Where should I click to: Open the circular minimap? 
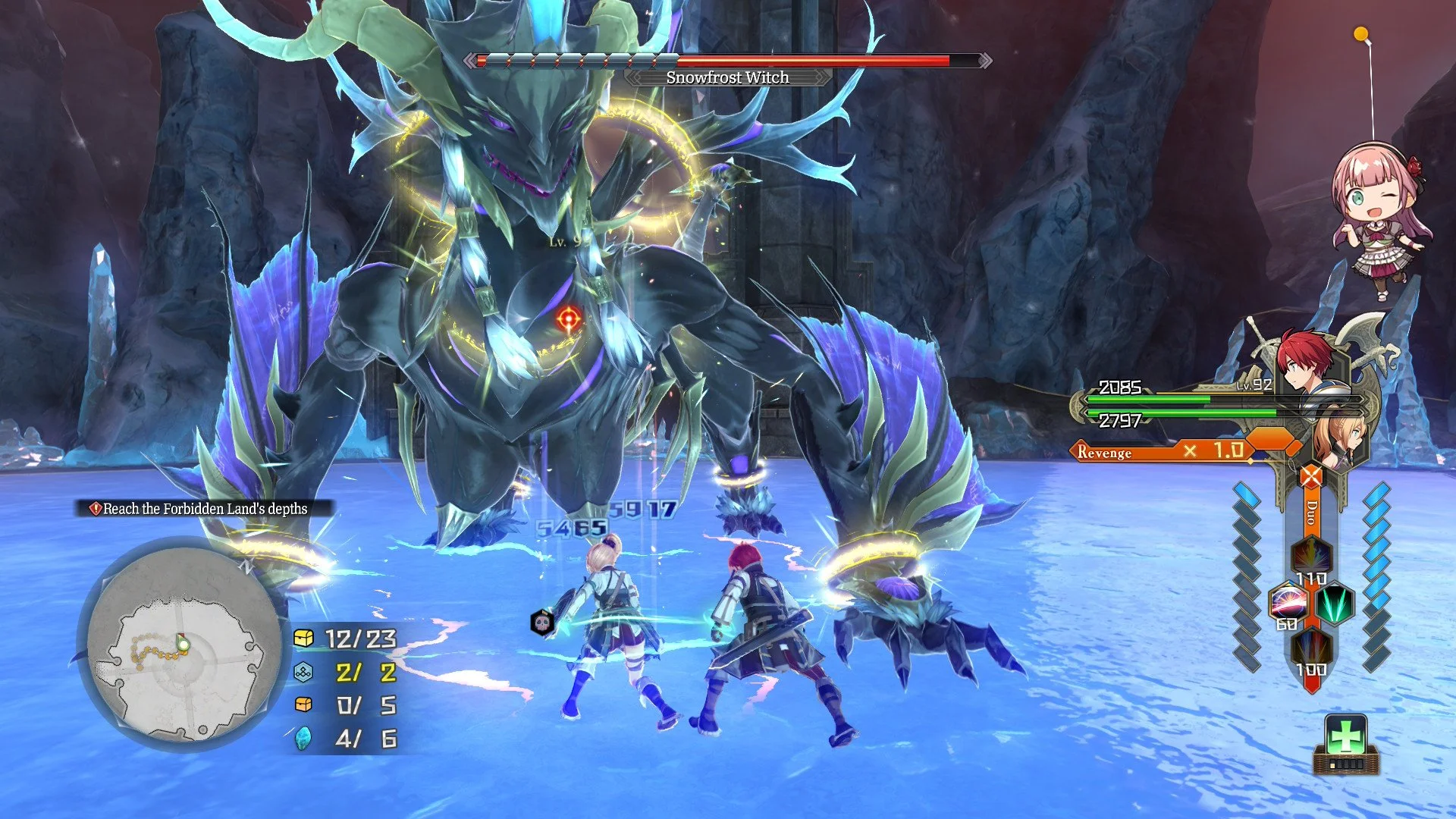pyautogui.click(x=181, y=643)
